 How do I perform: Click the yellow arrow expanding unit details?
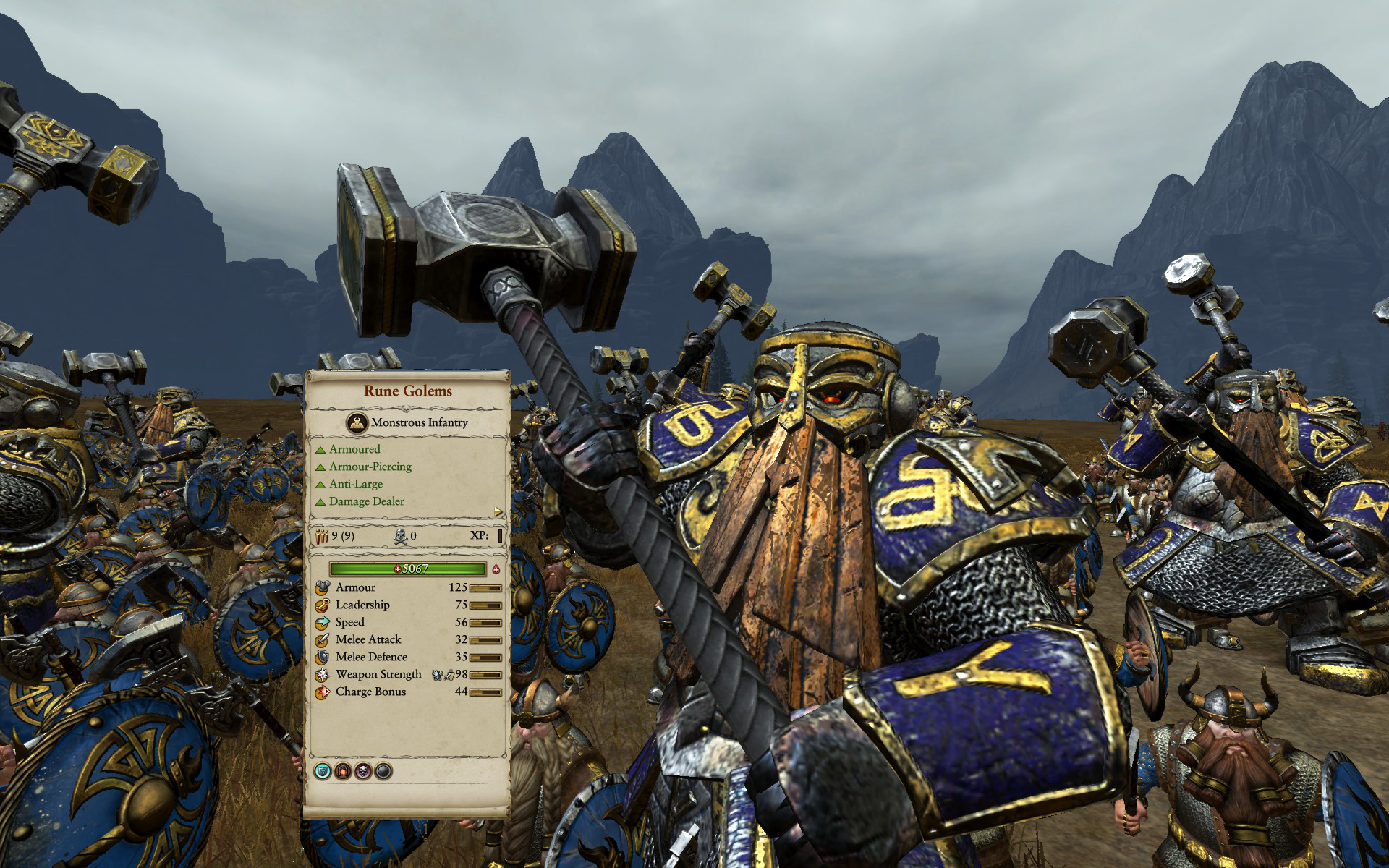coord(498,512)
